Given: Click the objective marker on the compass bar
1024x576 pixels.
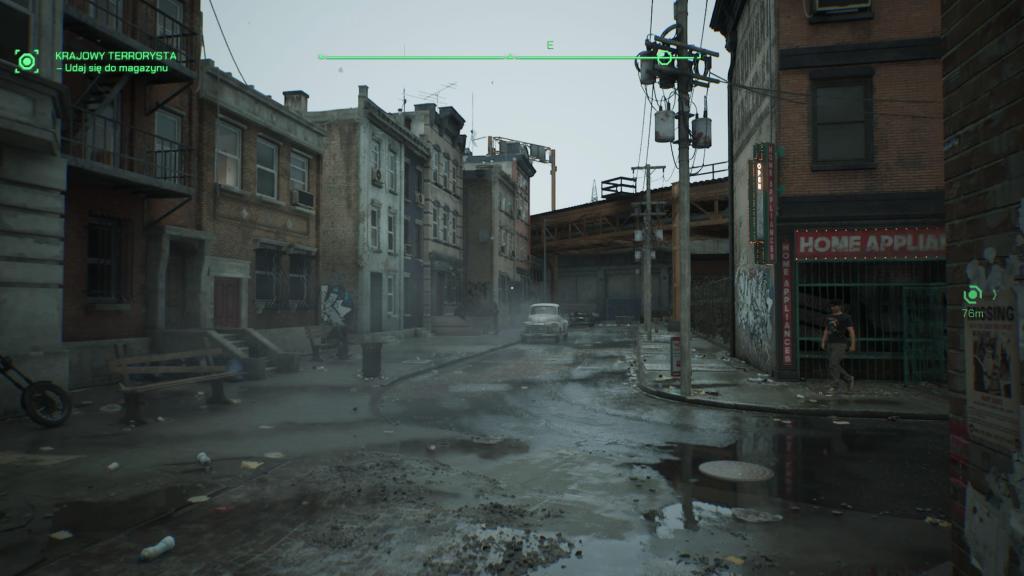Looking at the screenshot, I should pos(665,58).
